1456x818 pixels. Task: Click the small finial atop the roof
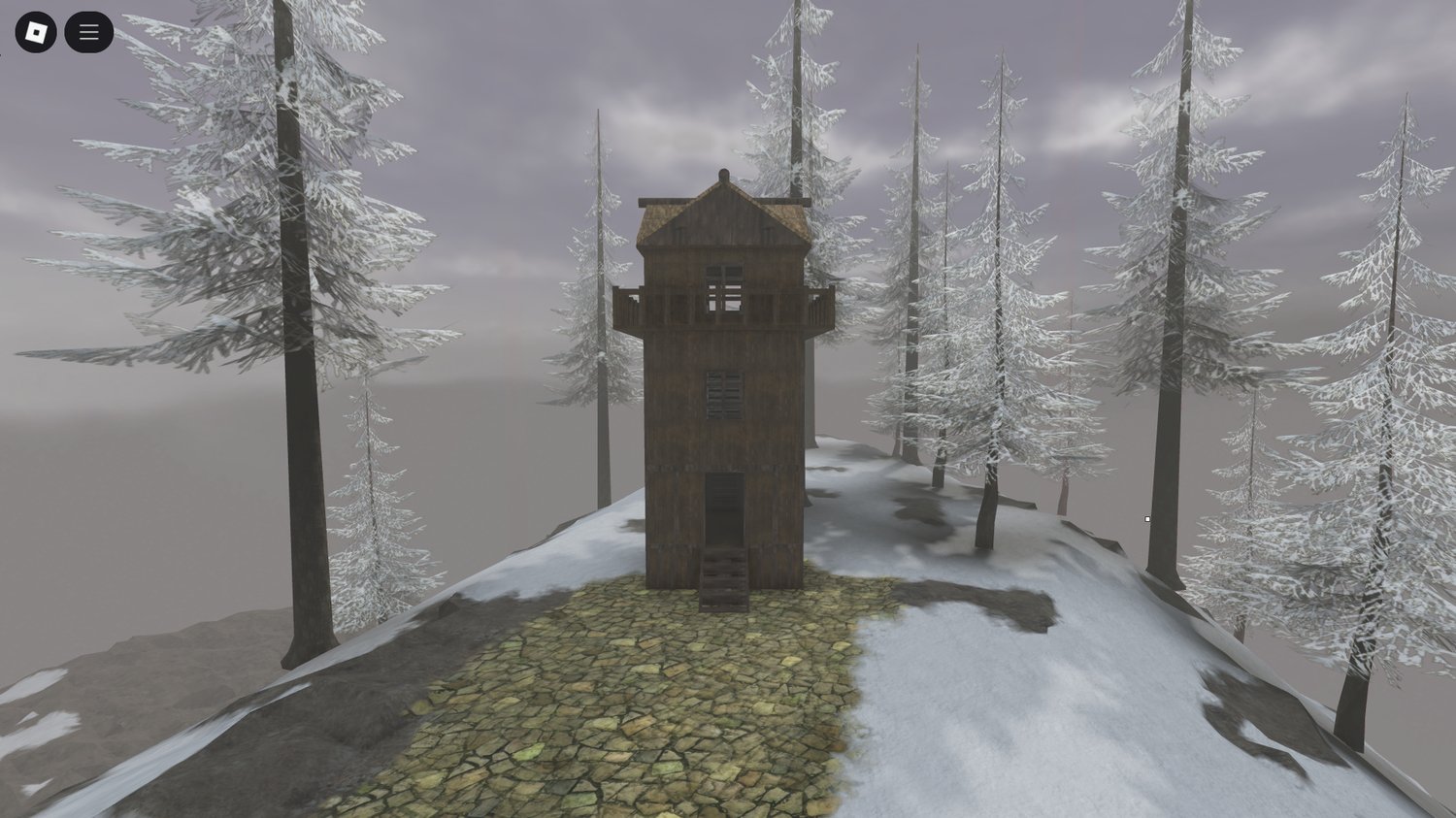tap(723, 175)
